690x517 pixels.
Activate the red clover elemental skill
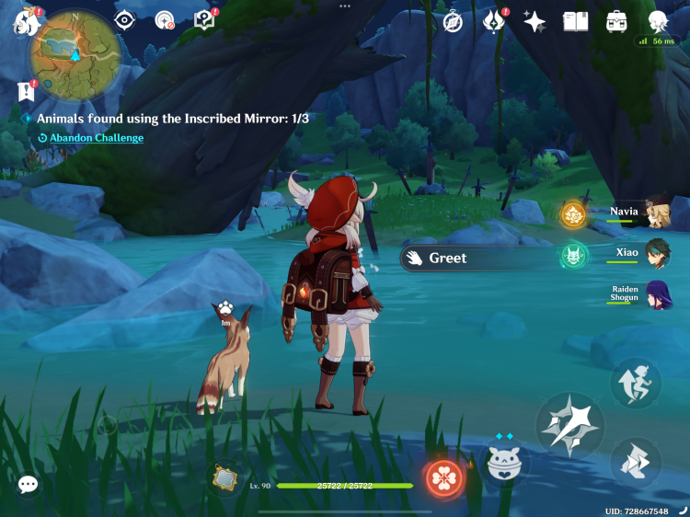tap(442, 479)
